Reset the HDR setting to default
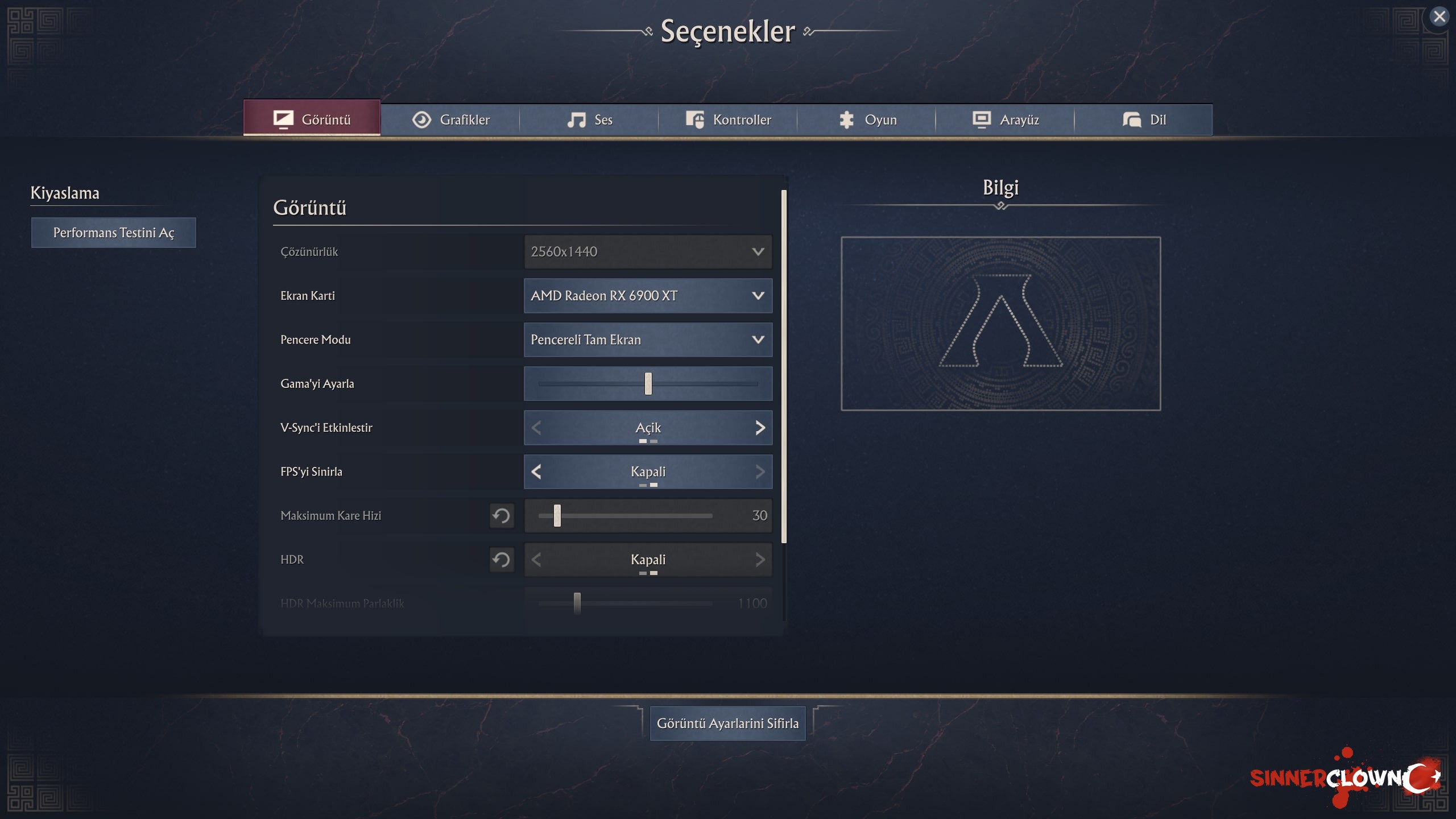The height and width of the screenshot is (819, 1456). pyautogui.click(x=502, y=560)
